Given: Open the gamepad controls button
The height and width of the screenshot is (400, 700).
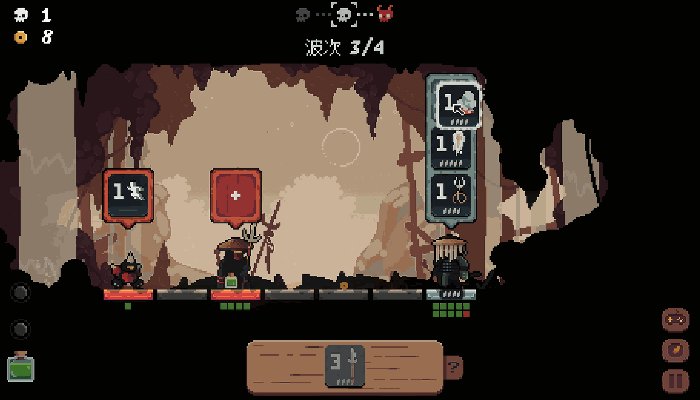Looking at the screenshot, I should (x=676, y=320).
